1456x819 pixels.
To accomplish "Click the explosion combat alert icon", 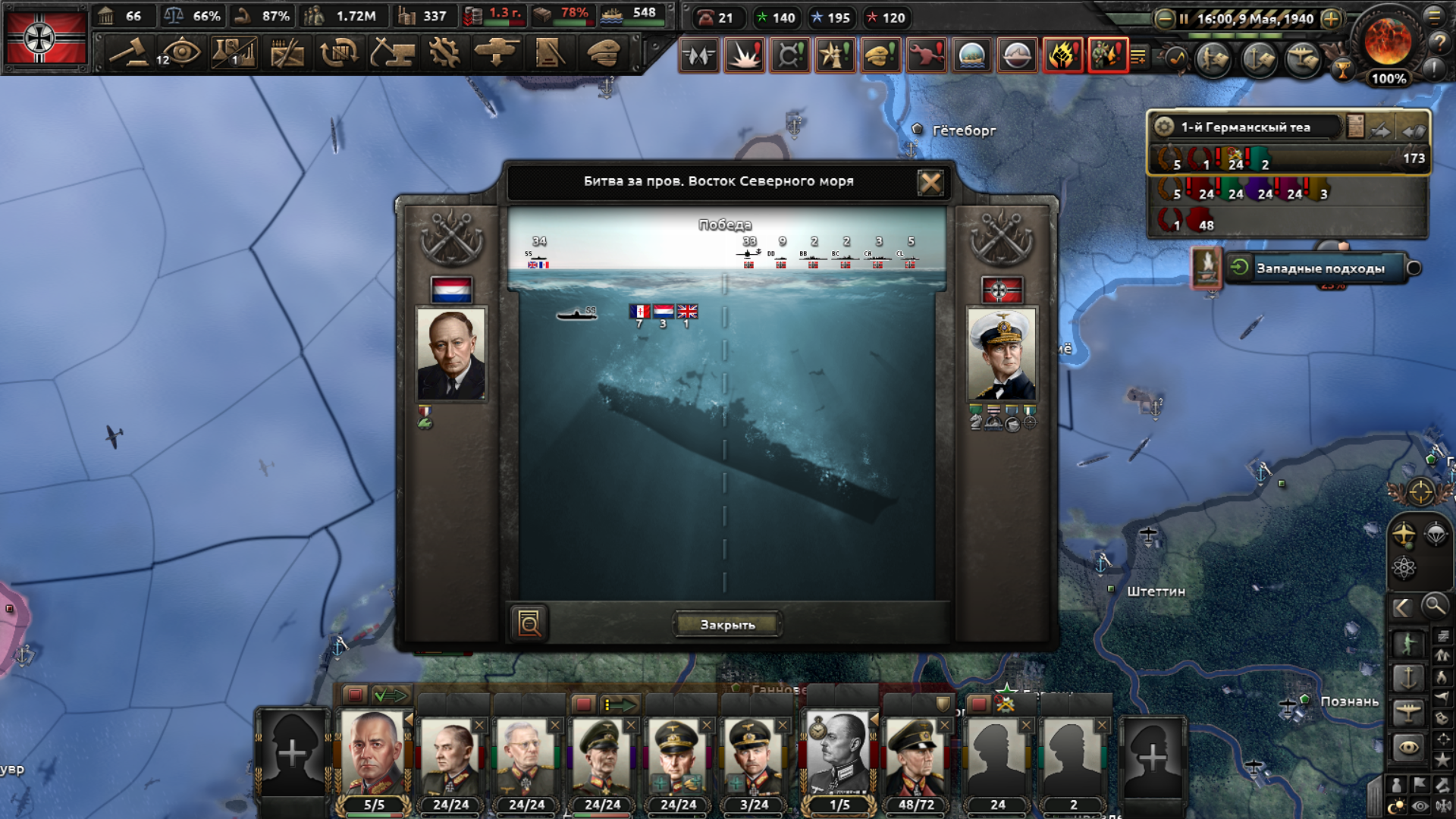I will [x=744, y=55].
